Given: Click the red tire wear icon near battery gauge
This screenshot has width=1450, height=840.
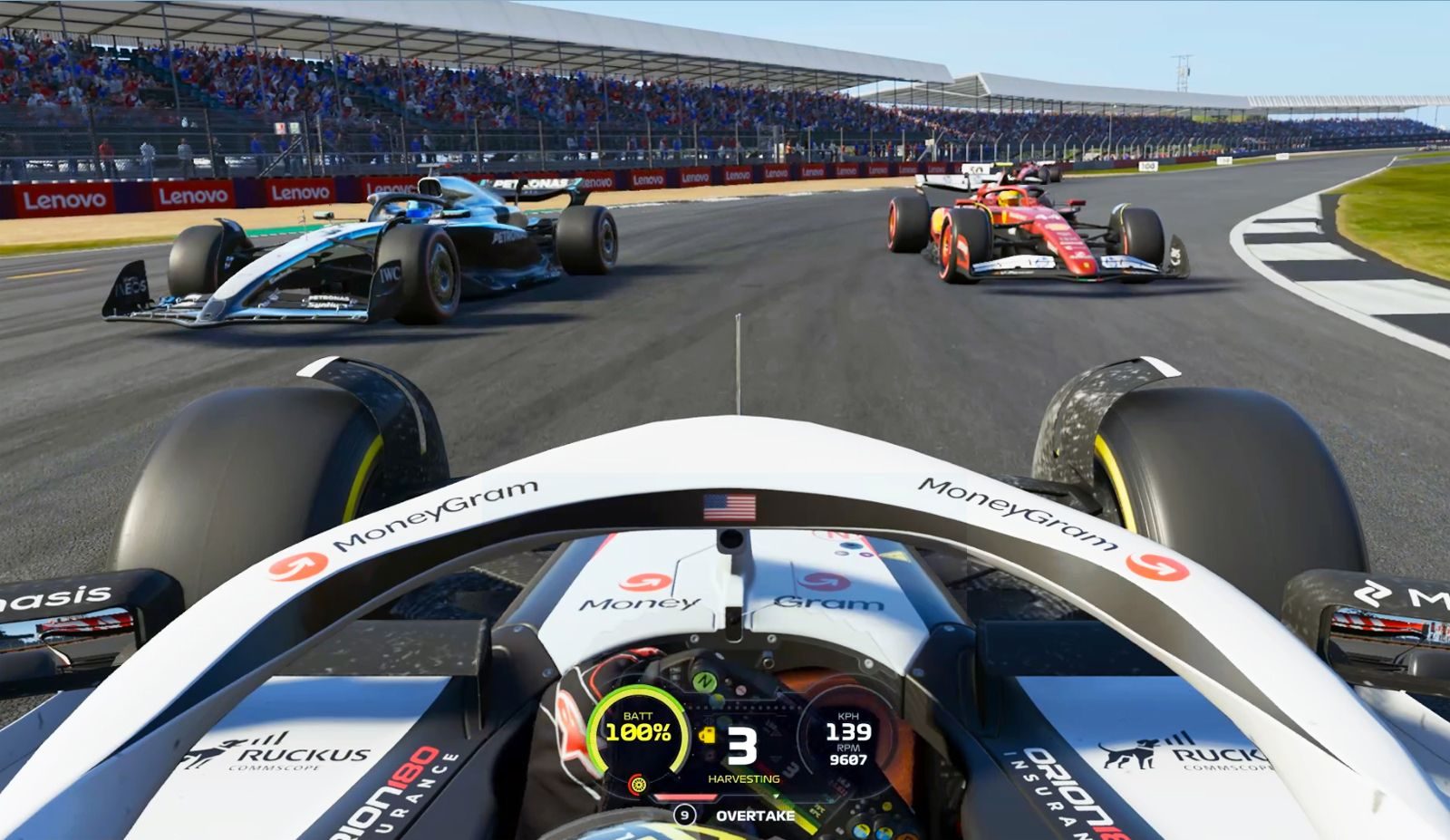Looking at the screenshot, I should pos(639,785).
